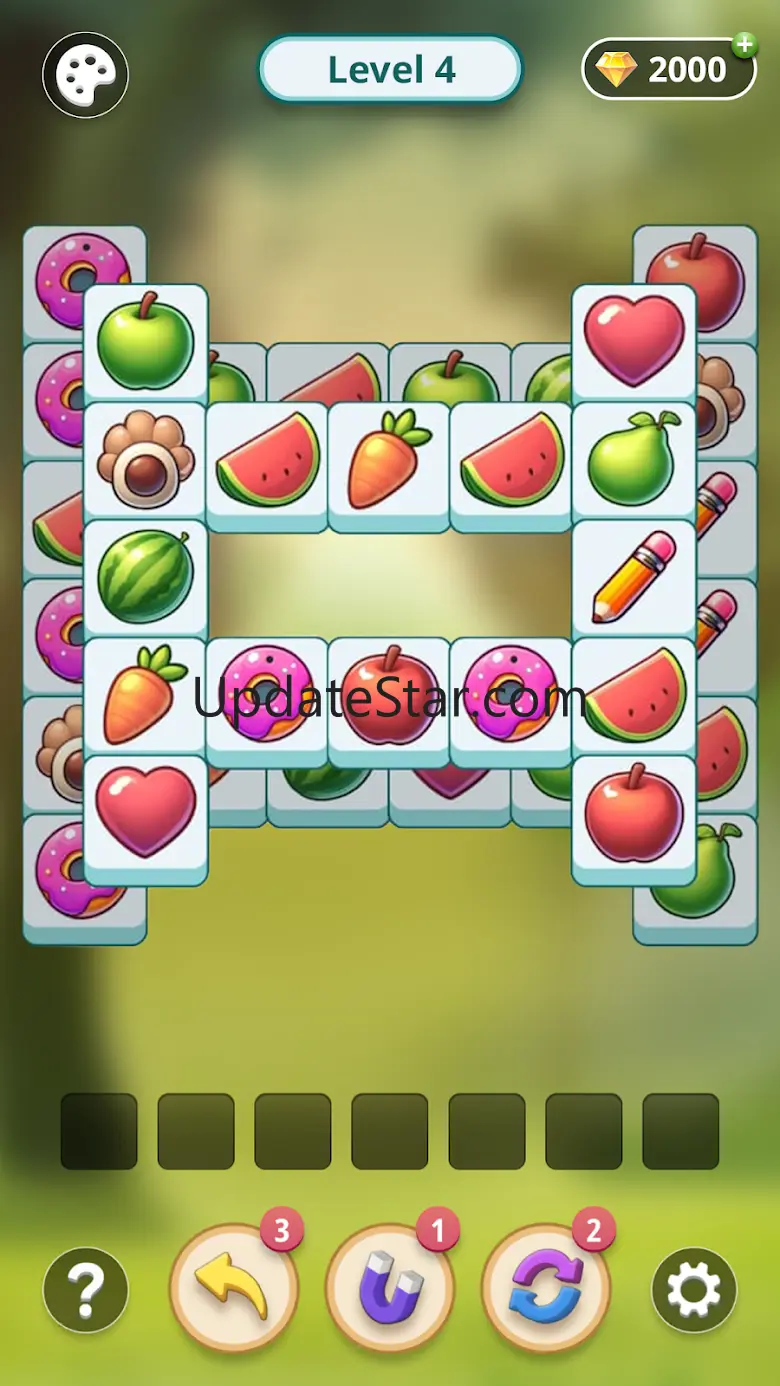This screenshot has height=1386, width=780.
Task: Pick the carrot tile between watermelon slices
Action: [x=389, y=460]
